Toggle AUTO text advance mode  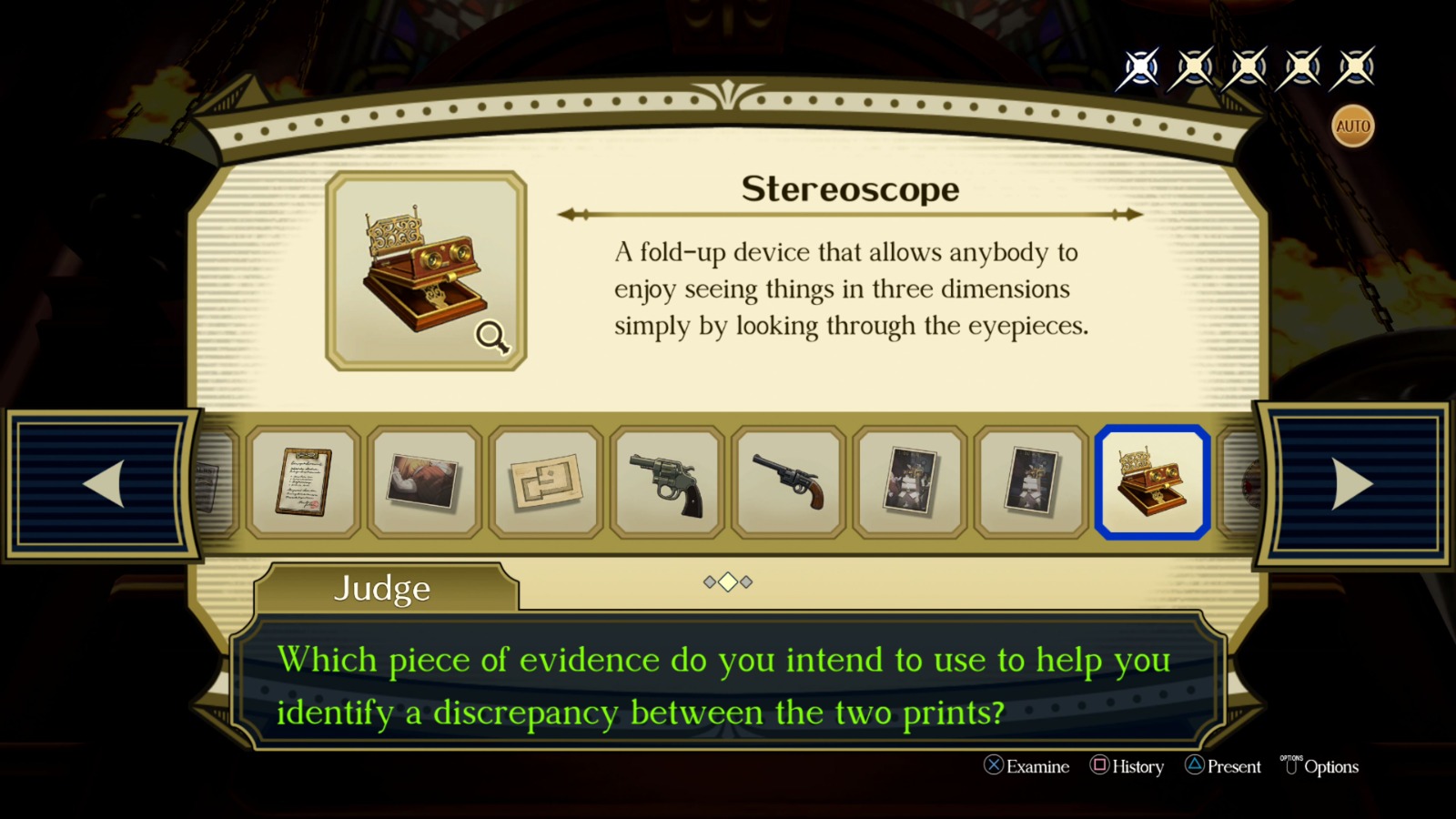pos(1352,126)
